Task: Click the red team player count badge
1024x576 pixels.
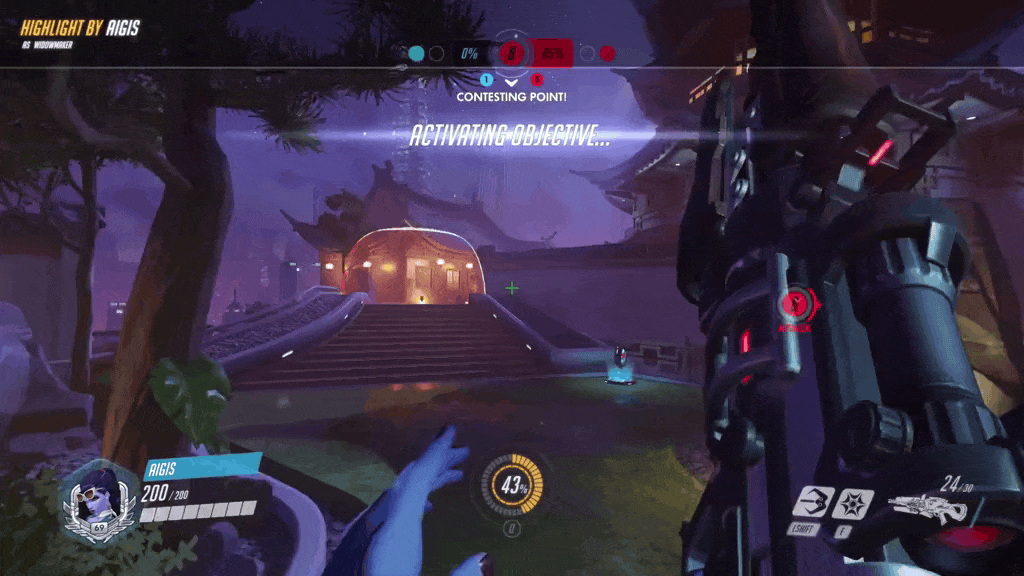Action: (537, 80)
